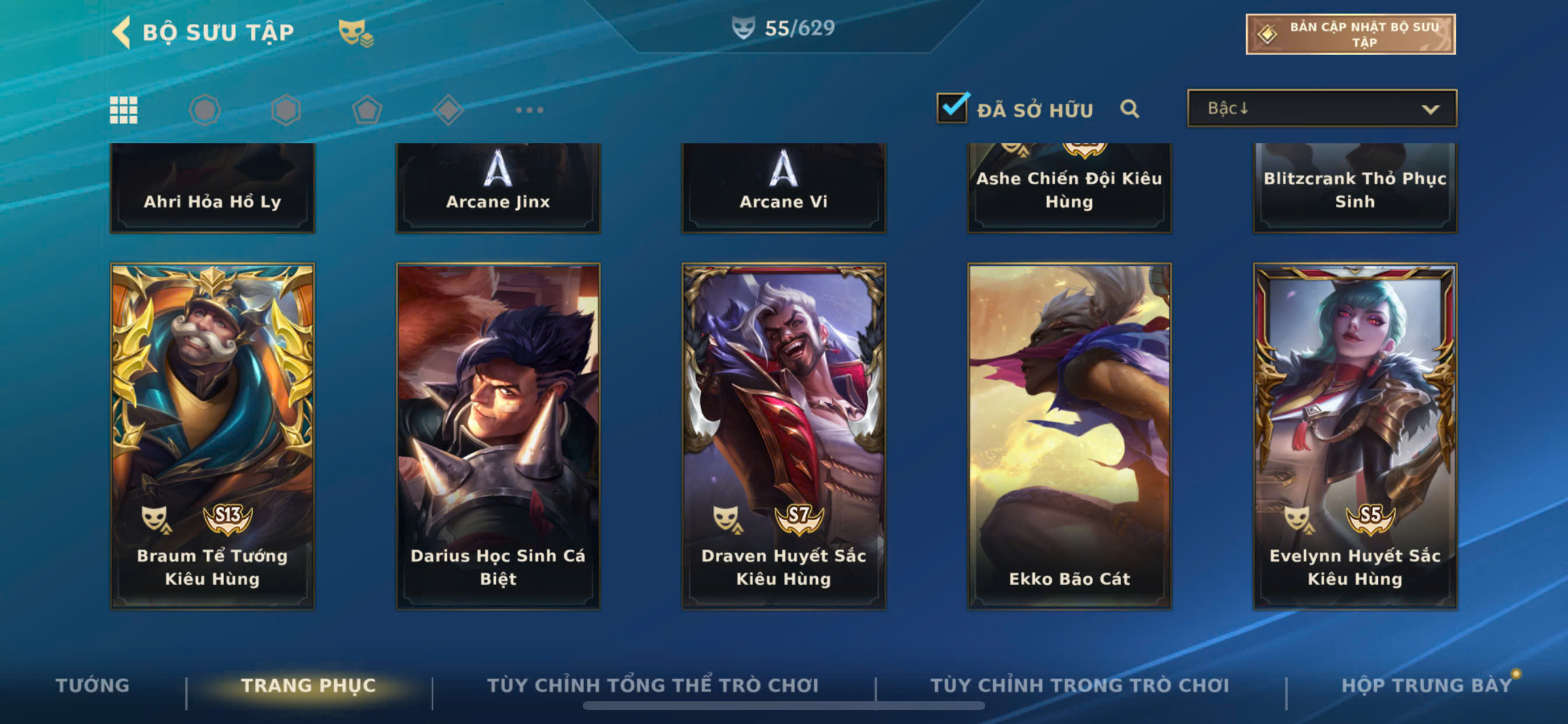This screenshot has width=1568, height=724.
Task: Open Tùy Chỉnh Trong Trò Chơi tab
Action: coord(1079,685)
